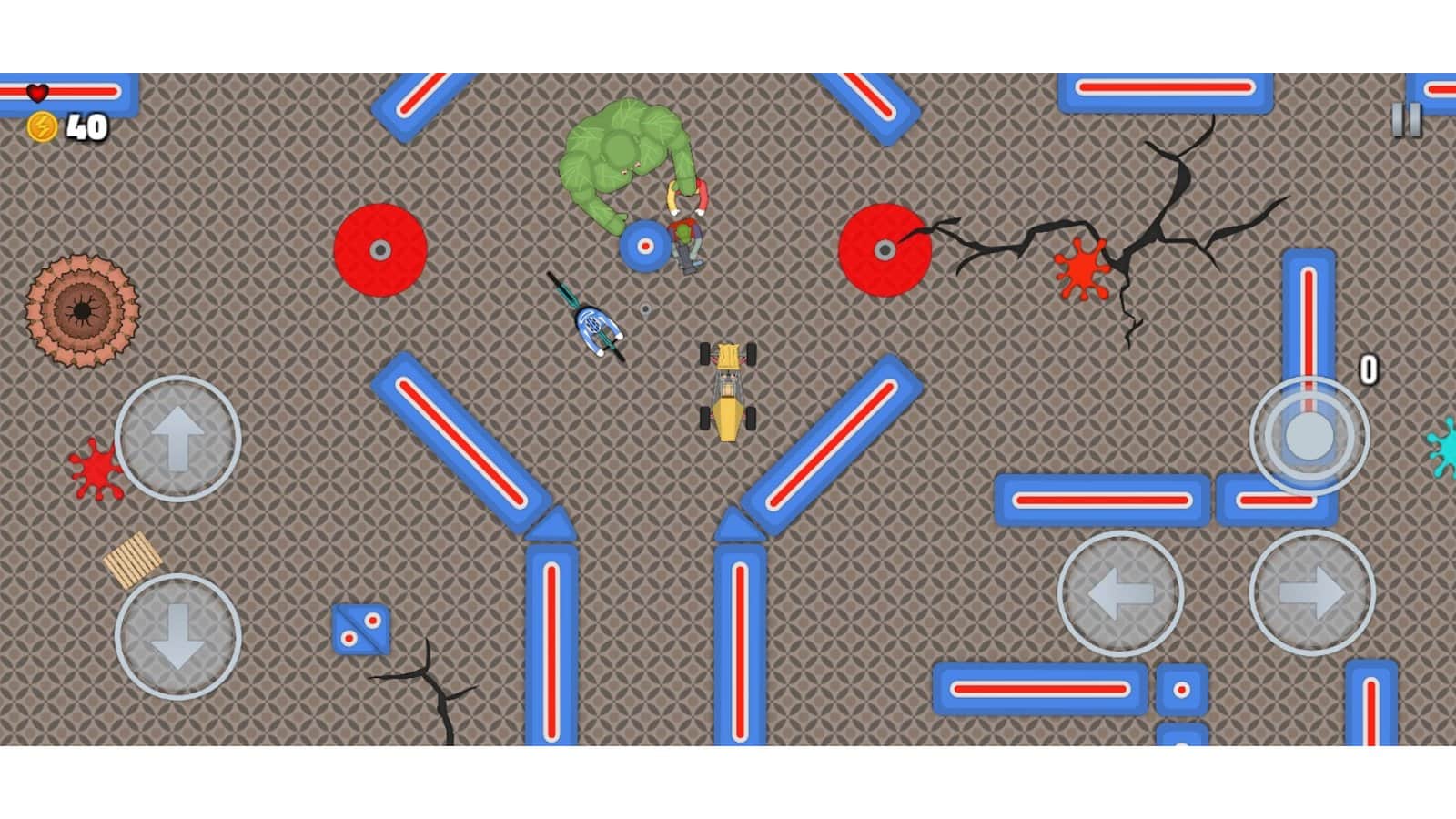Click the heart health icon
The image size is (1456, 819).
(37, 91)
